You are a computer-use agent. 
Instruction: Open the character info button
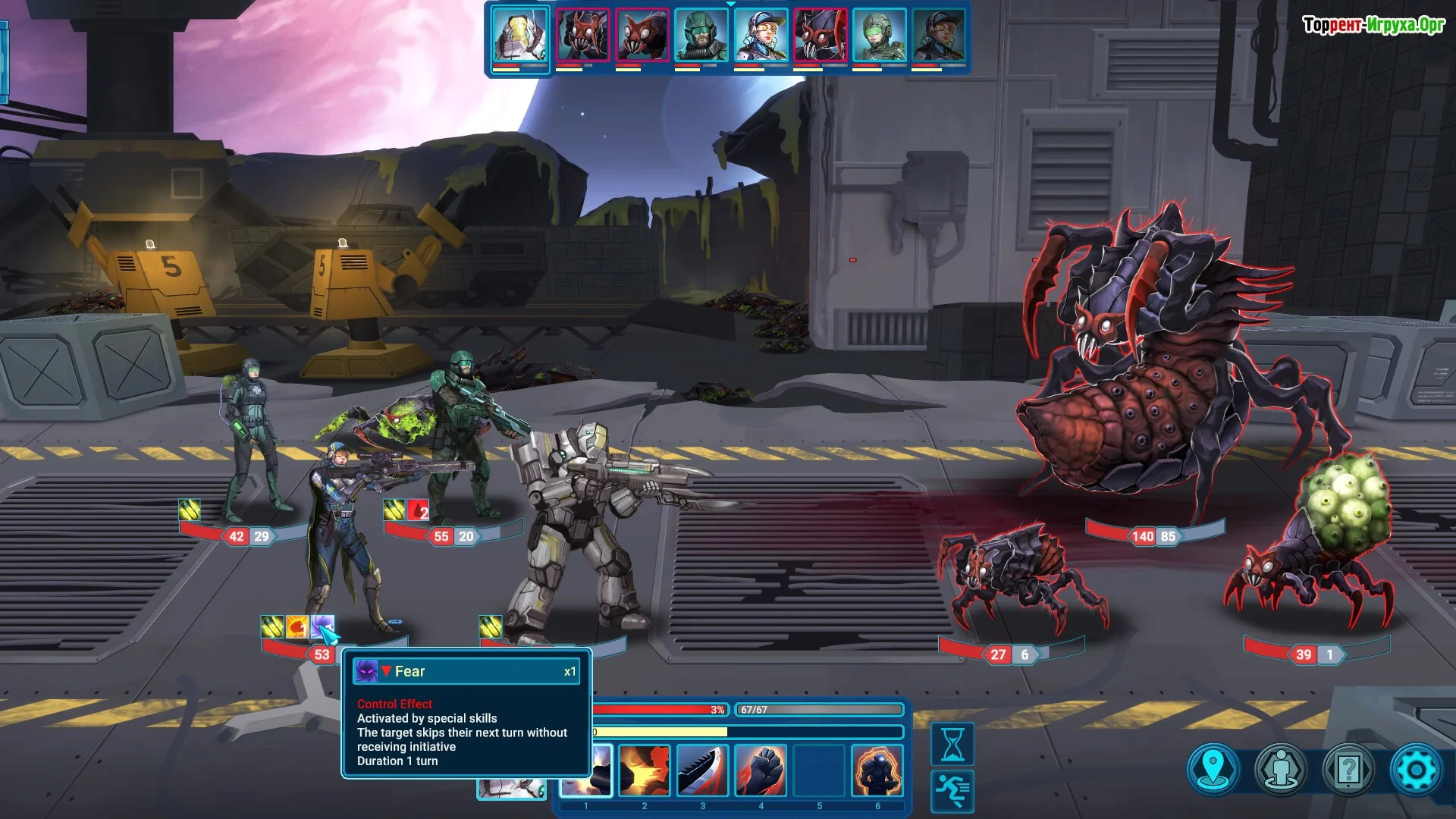(1282, 770)
